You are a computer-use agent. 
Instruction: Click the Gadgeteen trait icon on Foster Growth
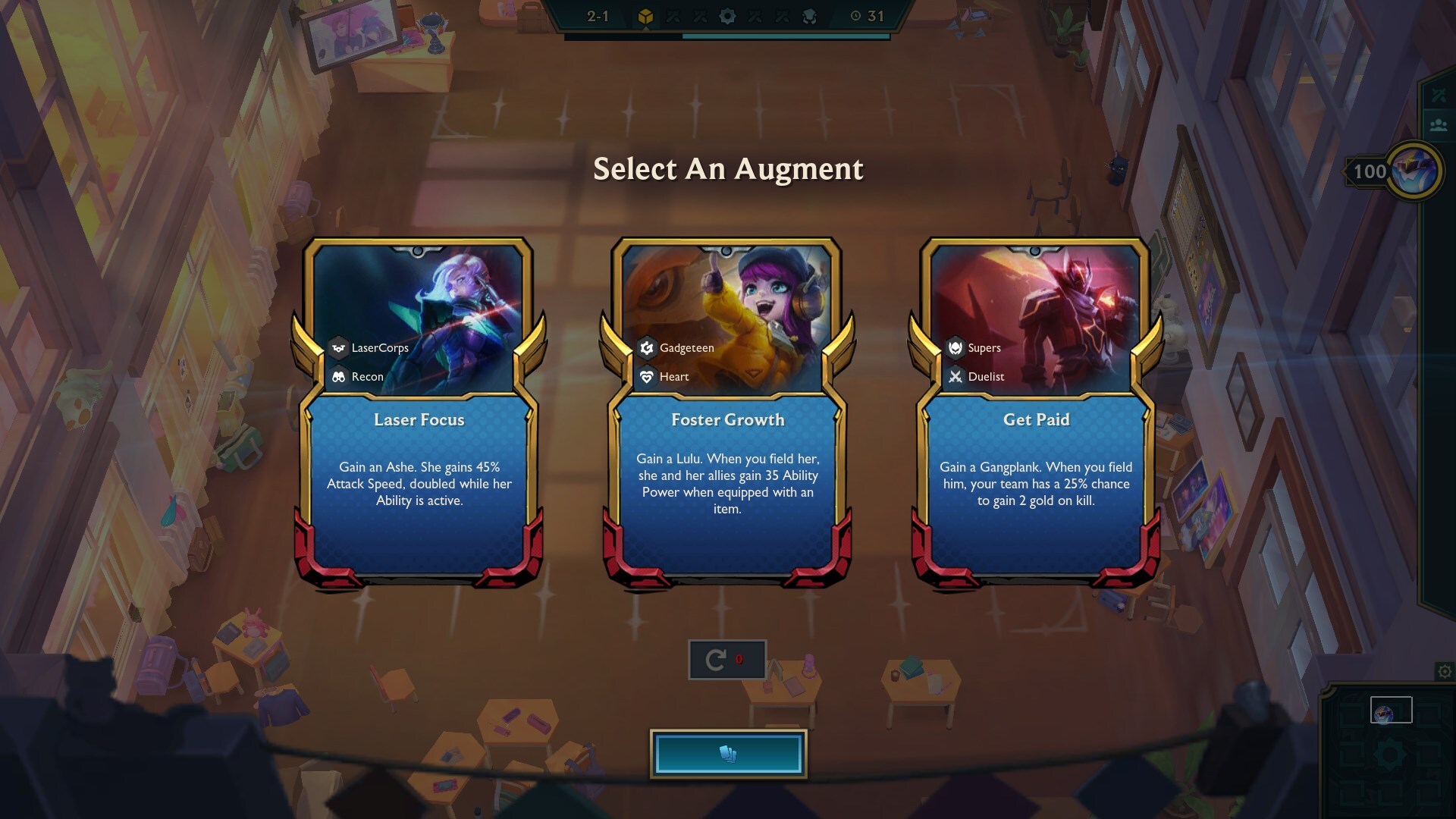[645, 348]
